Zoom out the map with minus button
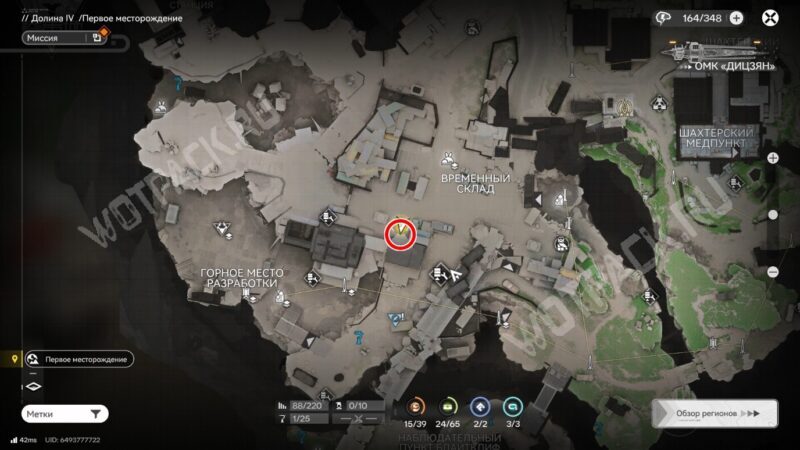This screenshot has width=800, height=450. point(772,272)
